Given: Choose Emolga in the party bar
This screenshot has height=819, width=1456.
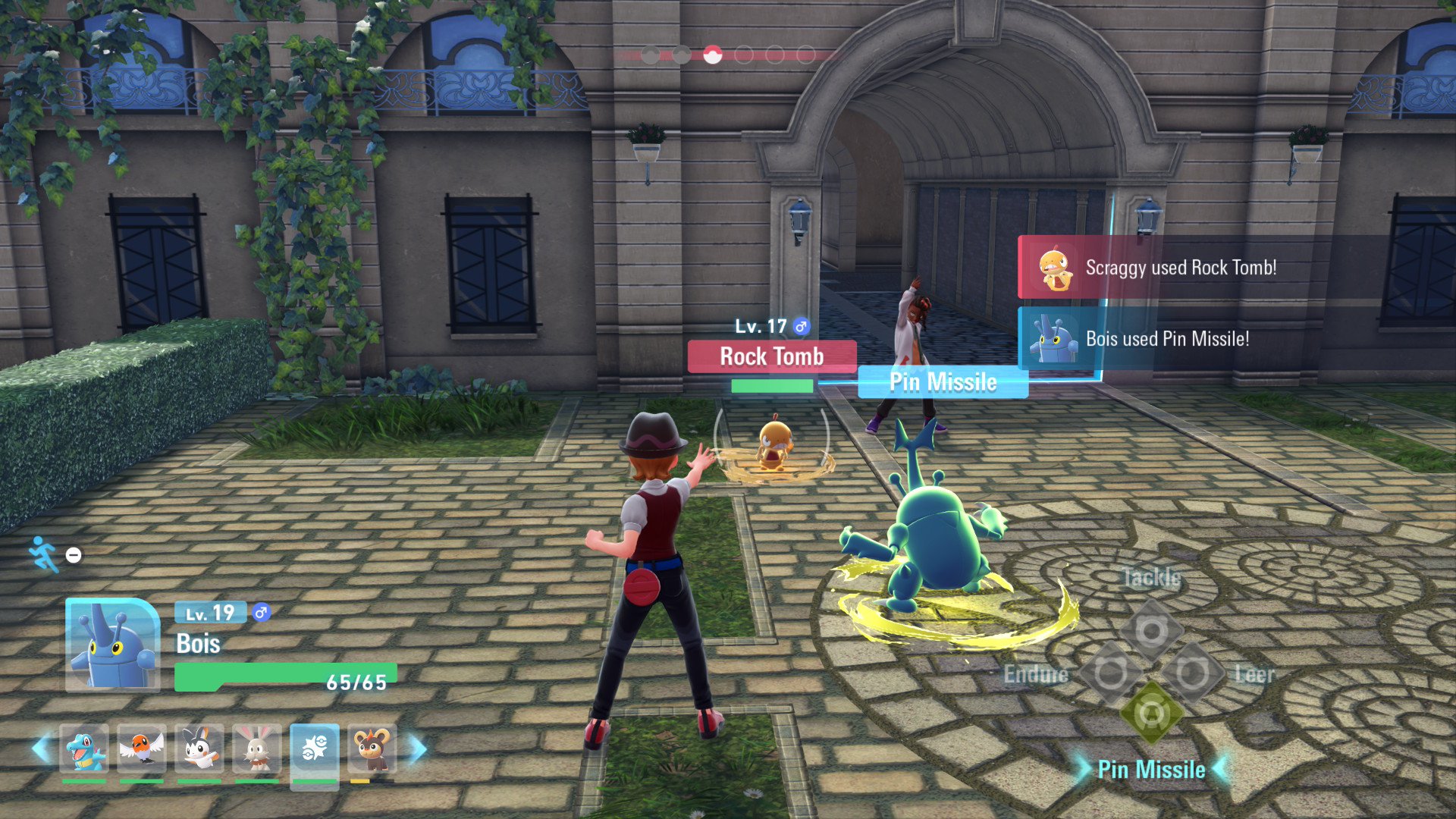Looking at the screenshot, I should pyautogui.click(x=199, y=749).
